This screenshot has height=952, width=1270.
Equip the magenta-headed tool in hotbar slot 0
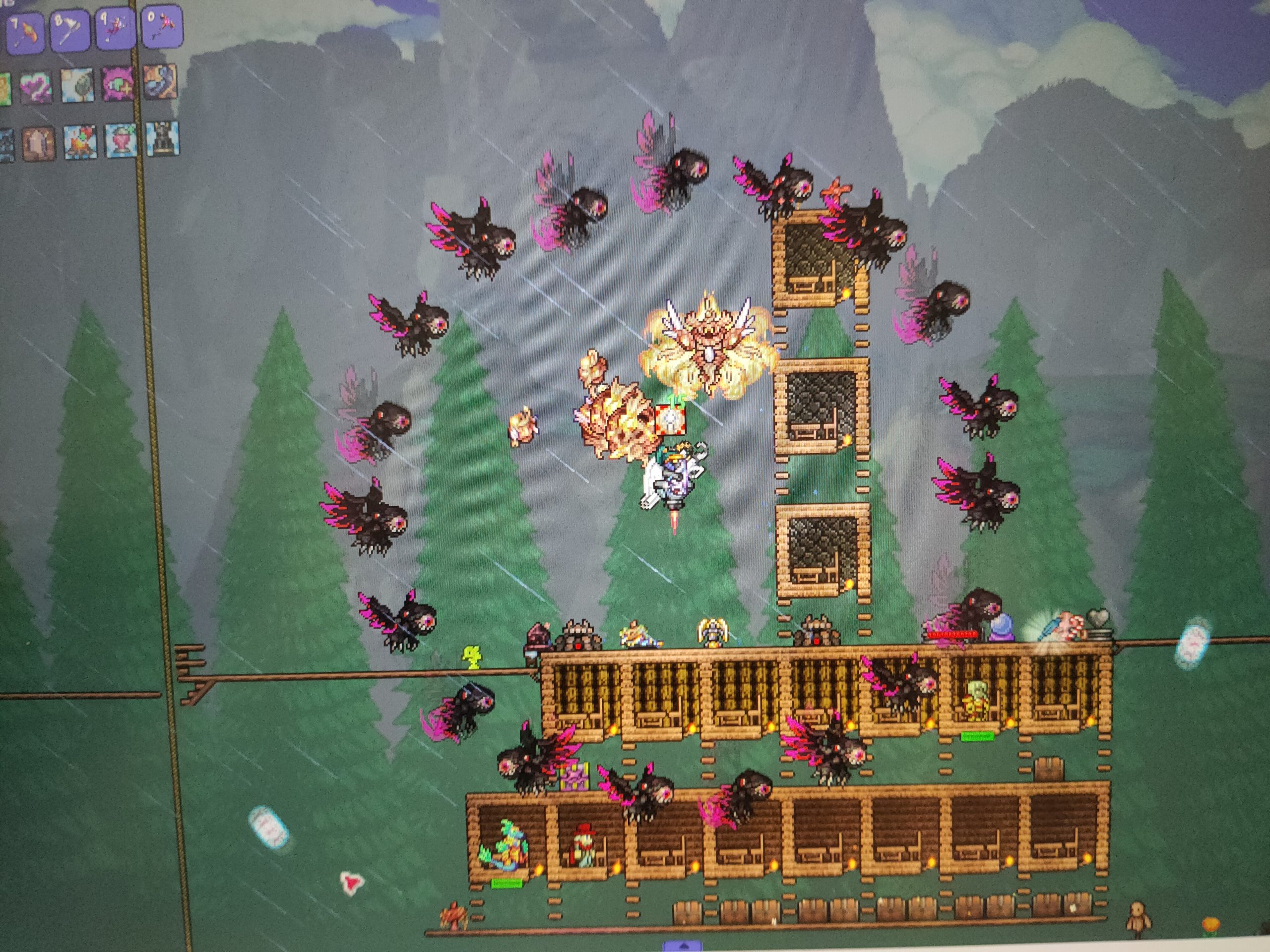pos(160,25)
